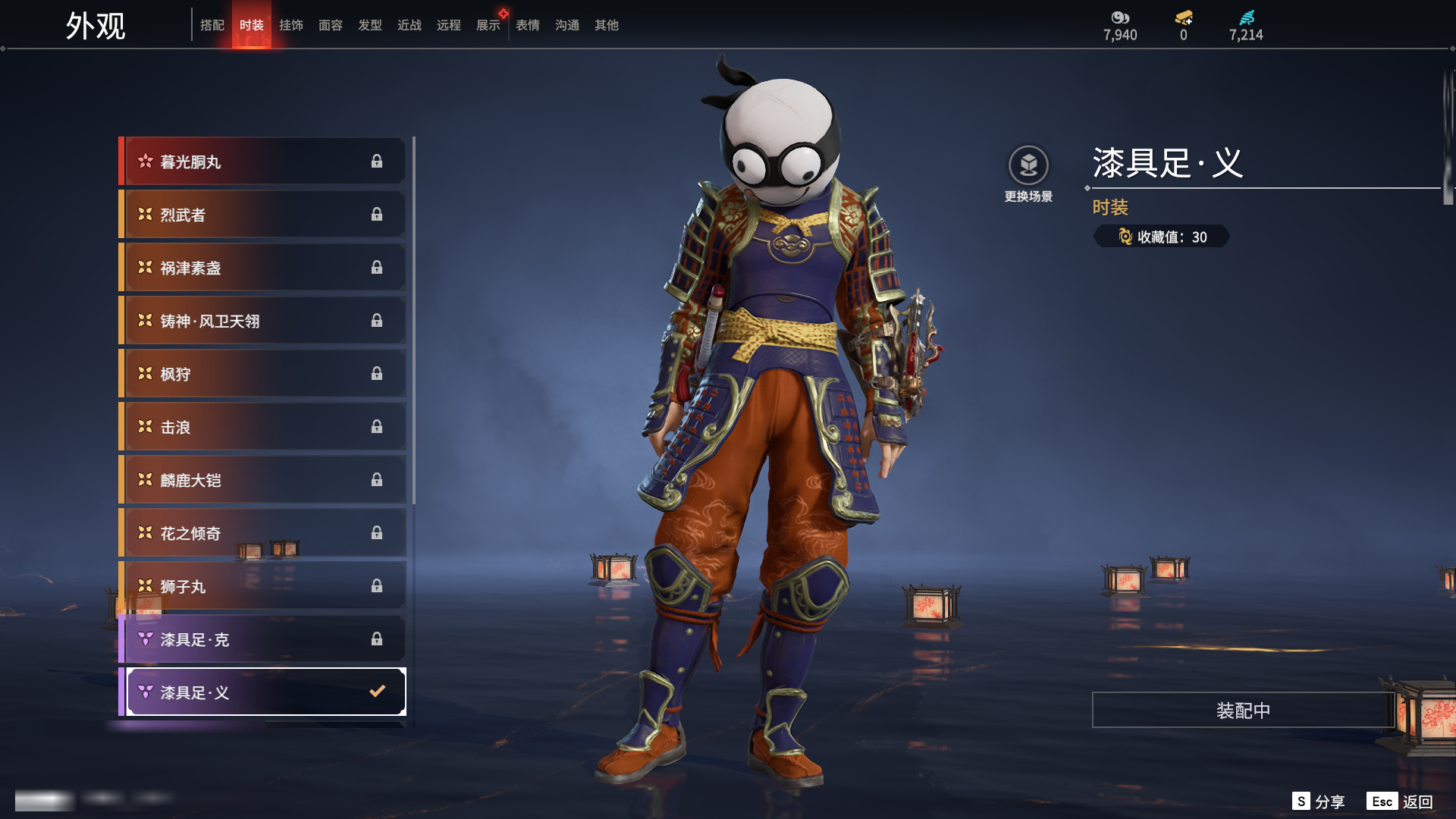The width and height of the screenshot is (1456, 819).
Task: Select the 沟通 tab
Action: (x=566, y=25)
